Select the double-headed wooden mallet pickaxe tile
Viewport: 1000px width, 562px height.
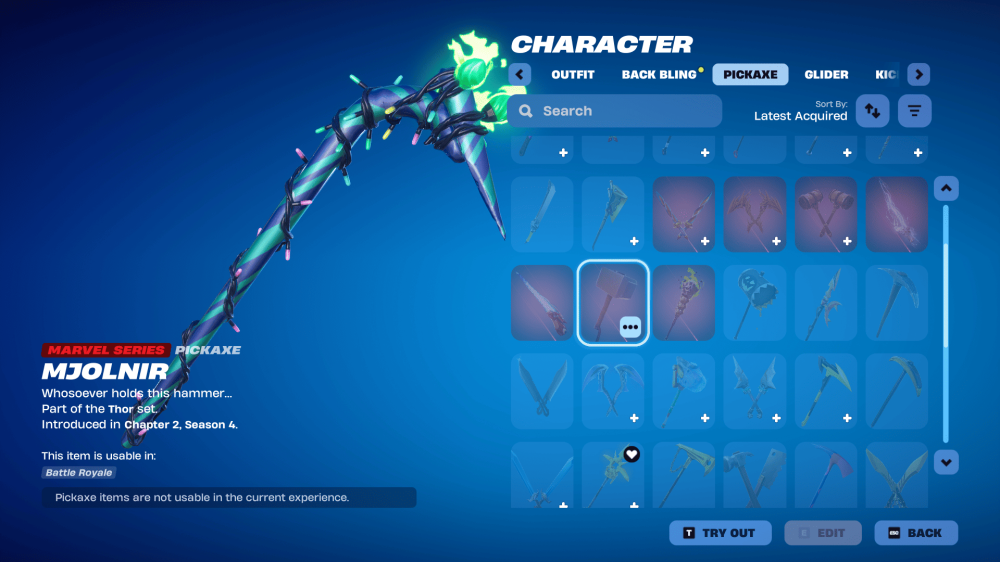click(x=826, y=213)
